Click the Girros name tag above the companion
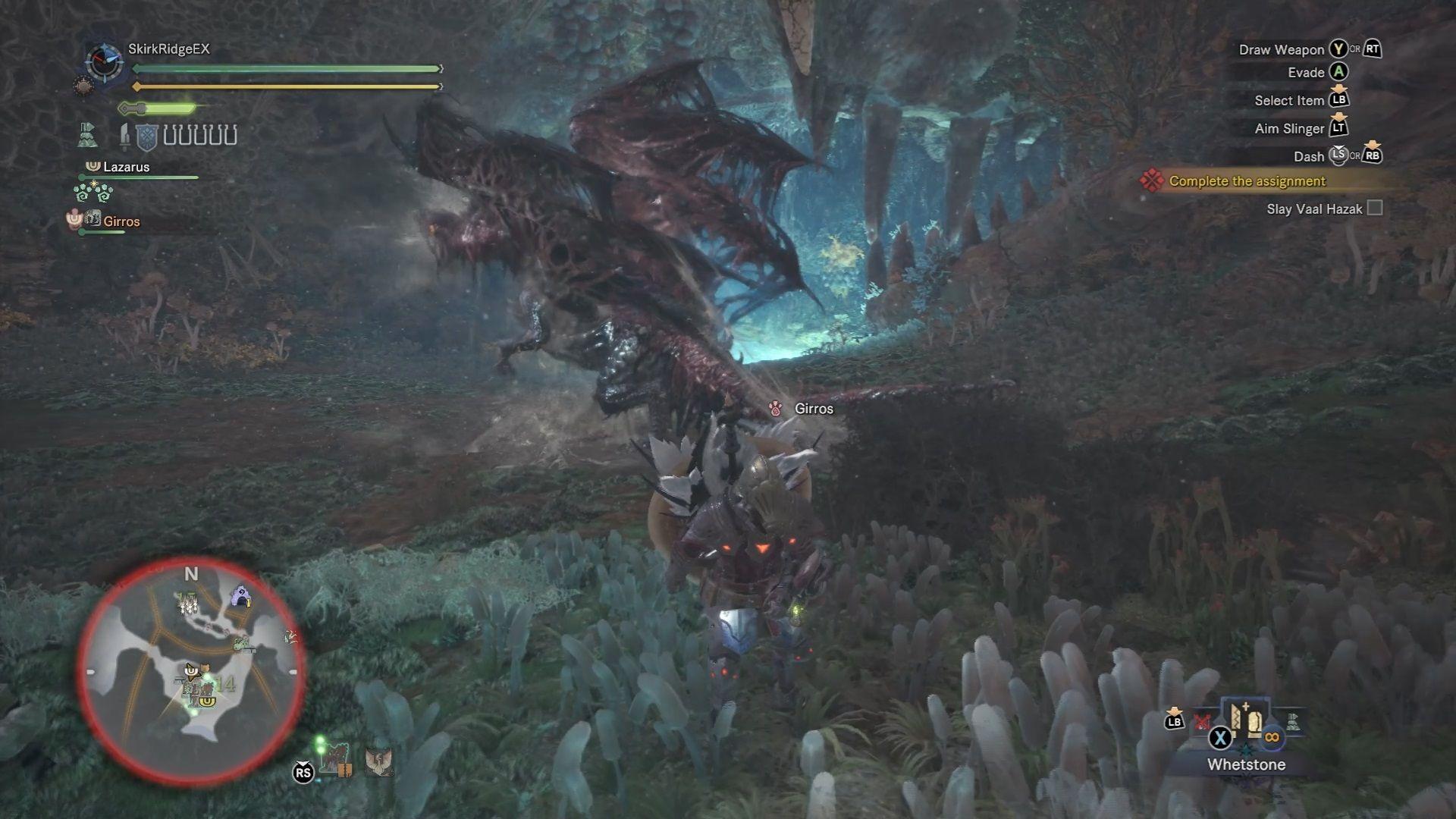 click(x=813, y=409)
